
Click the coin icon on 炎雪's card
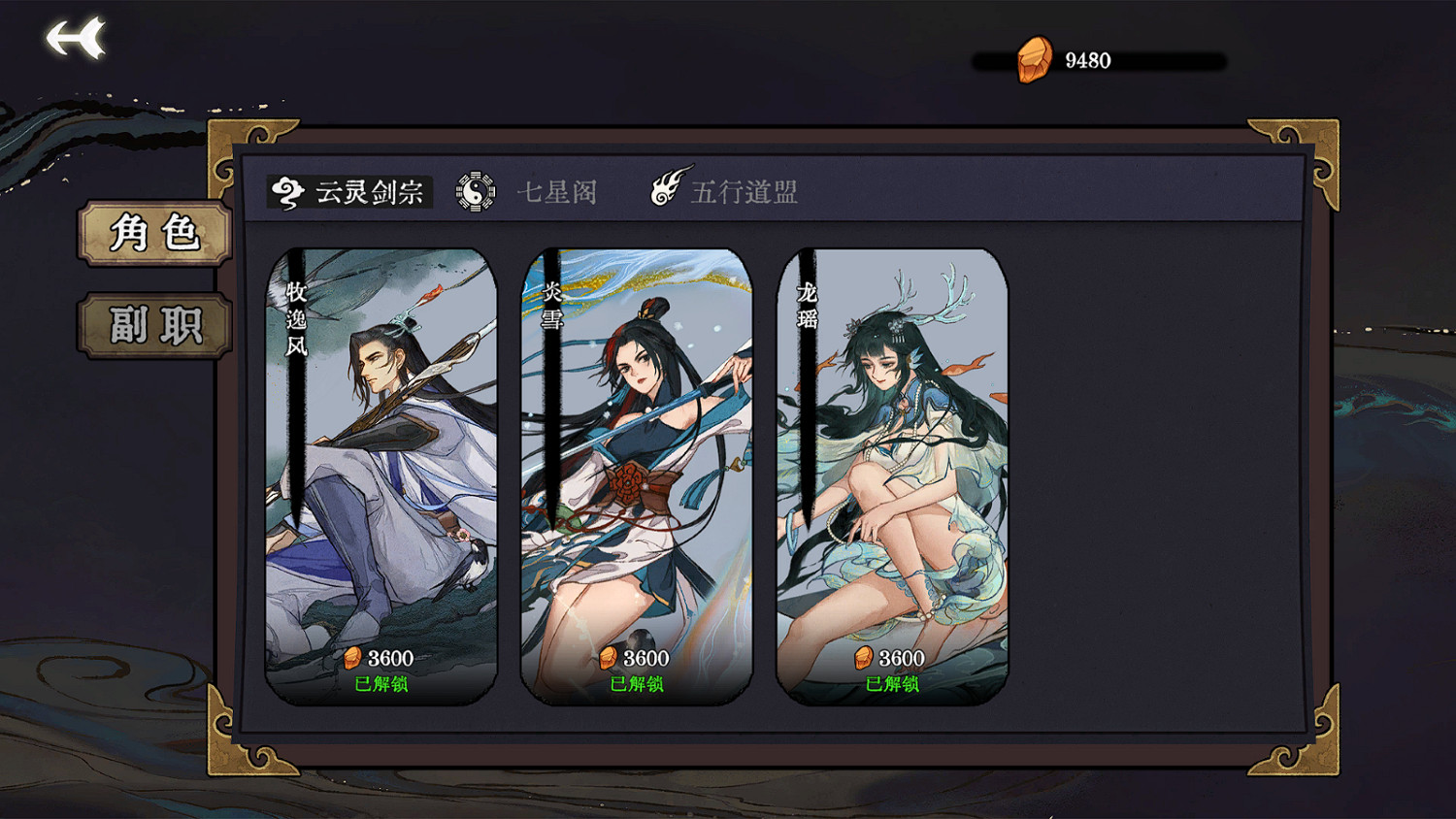coord(611,657)
